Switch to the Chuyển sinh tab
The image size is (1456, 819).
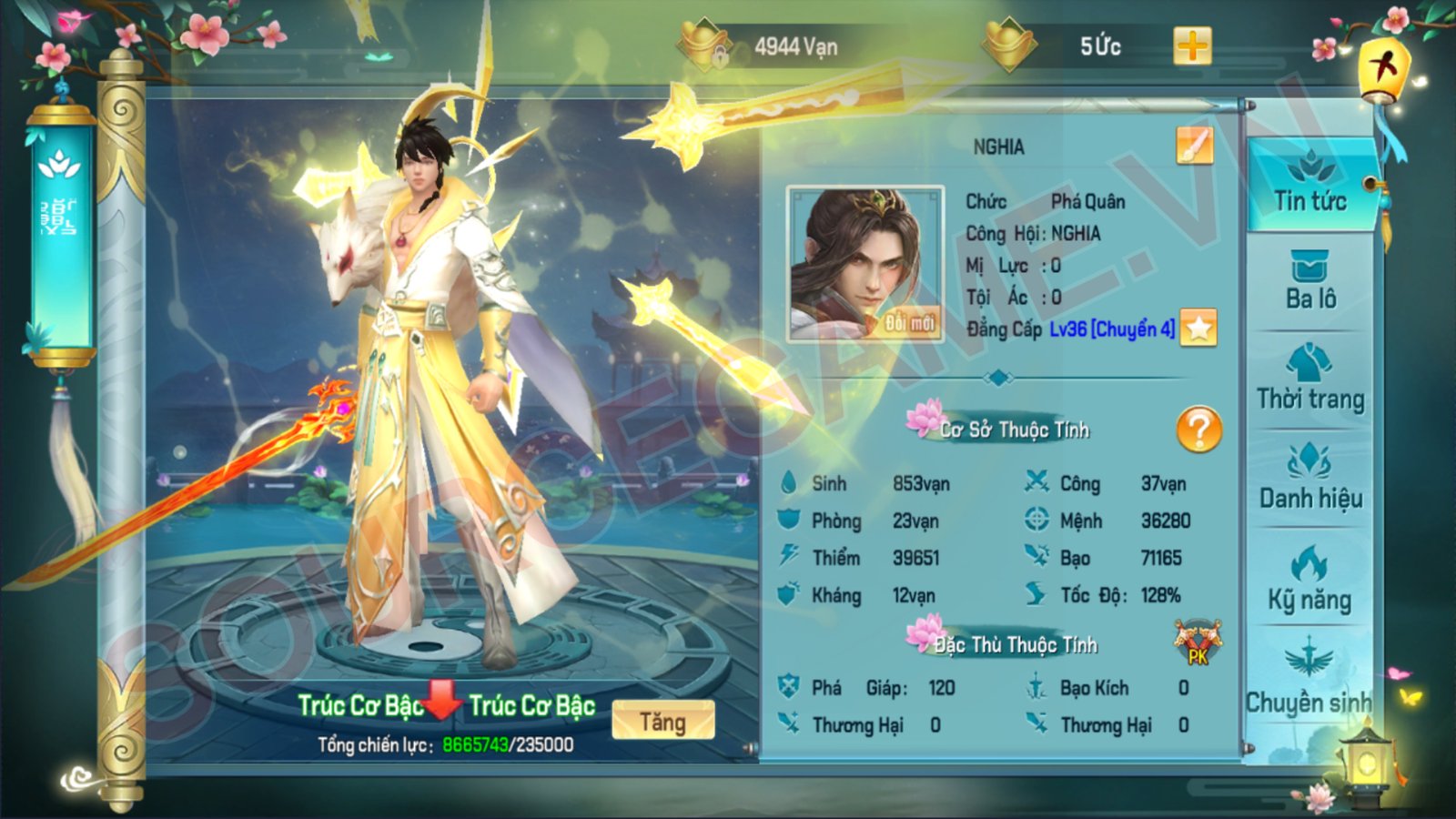1309,682
